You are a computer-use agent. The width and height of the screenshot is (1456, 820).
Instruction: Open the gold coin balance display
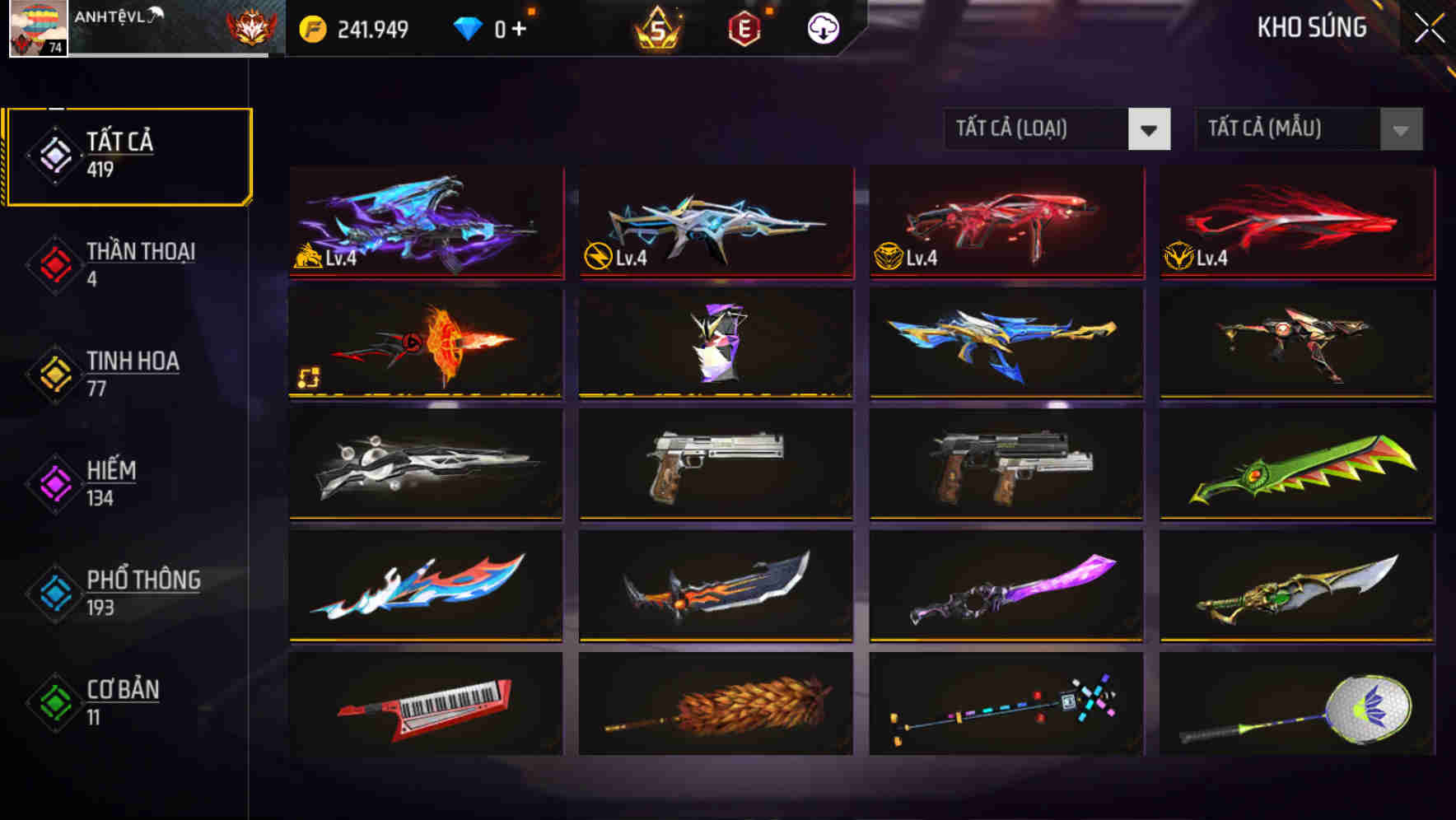(x=354, y=27)
